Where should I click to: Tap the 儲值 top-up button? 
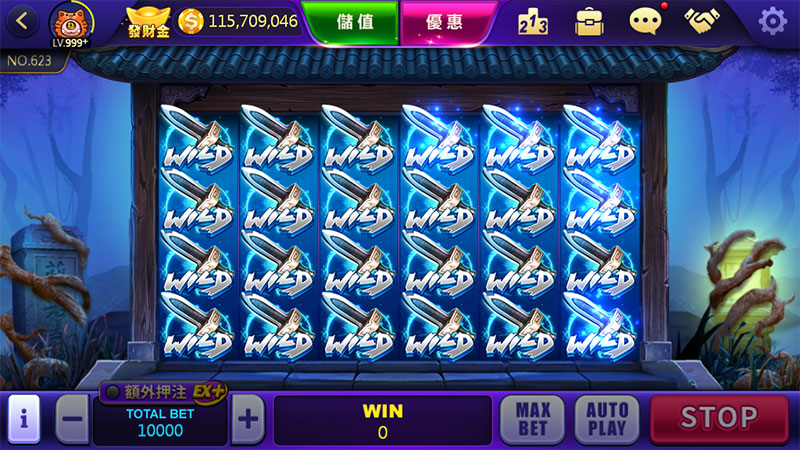(349, 21)
